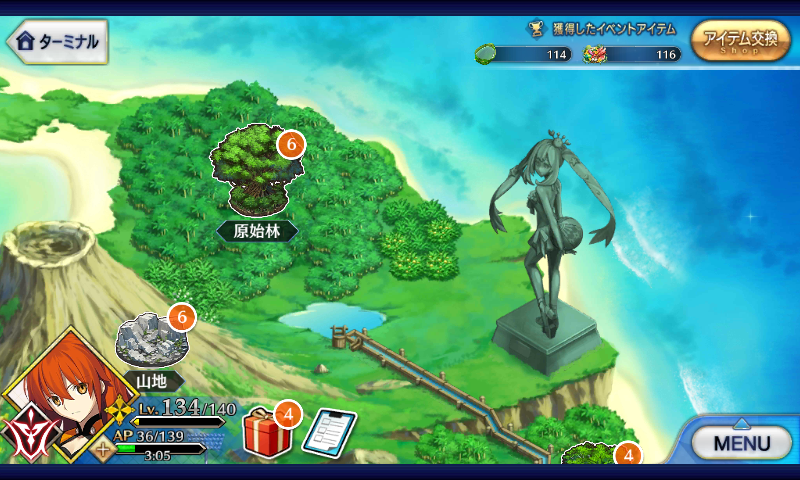The width and height of the screenshot is (800, 480).
Task: Open the item exchange shop
Action: pos(739,41)
